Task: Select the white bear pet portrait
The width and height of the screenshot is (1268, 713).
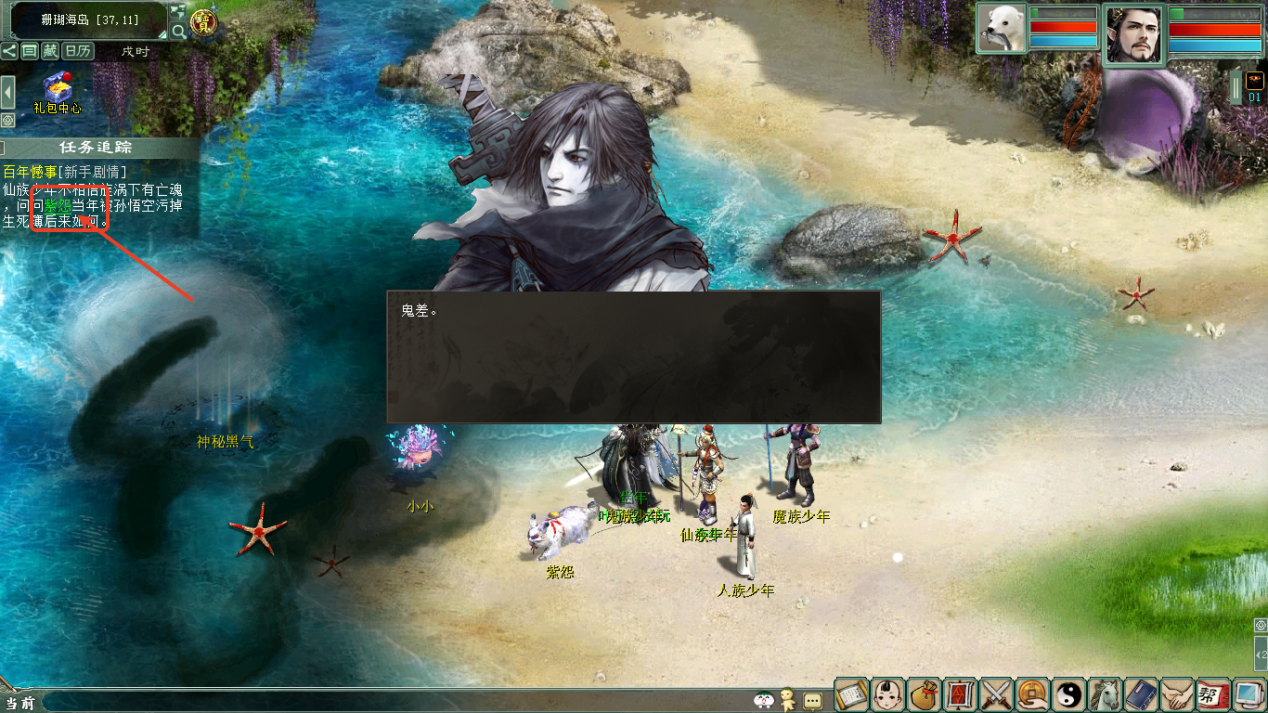Action: (1001, 27)
